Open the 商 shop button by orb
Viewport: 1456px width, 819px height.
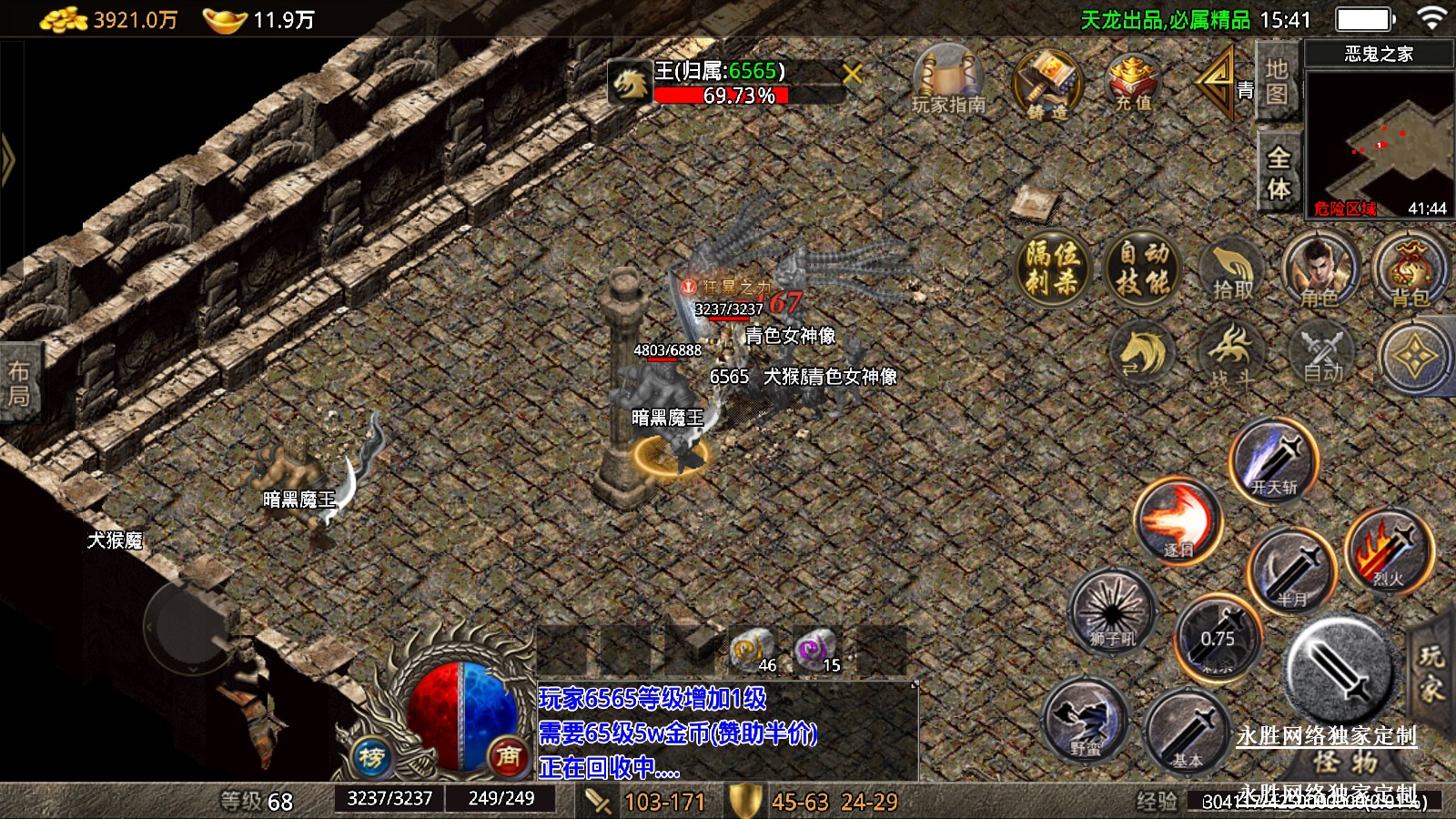pyautogui.click(x=508, y=756)
